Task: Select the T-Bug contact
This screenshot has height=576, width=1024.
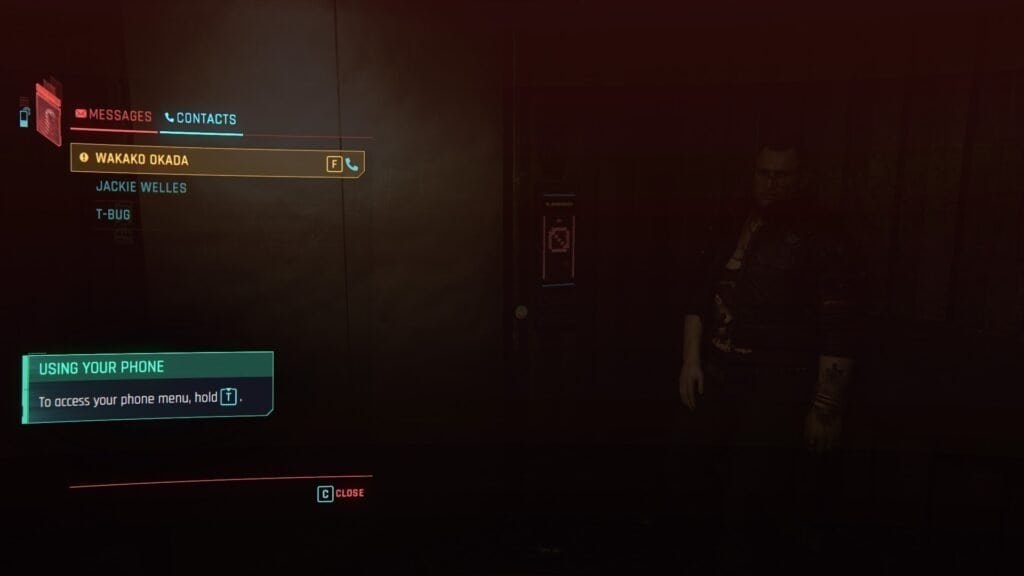Action: click(113, 214)
